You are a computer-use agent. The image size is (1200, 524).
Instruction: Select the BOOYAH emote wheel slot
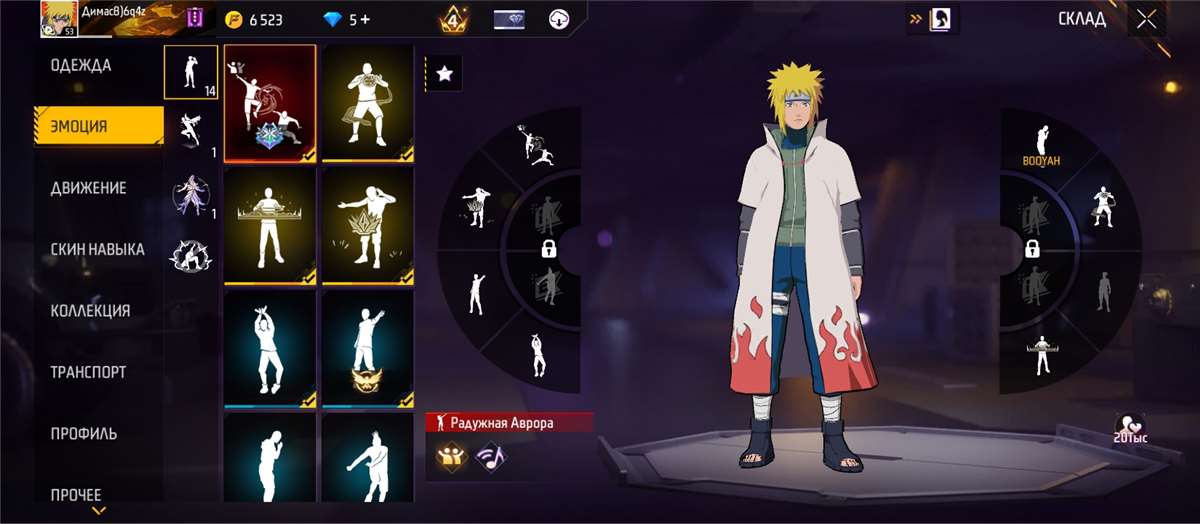coord(1040,145)
